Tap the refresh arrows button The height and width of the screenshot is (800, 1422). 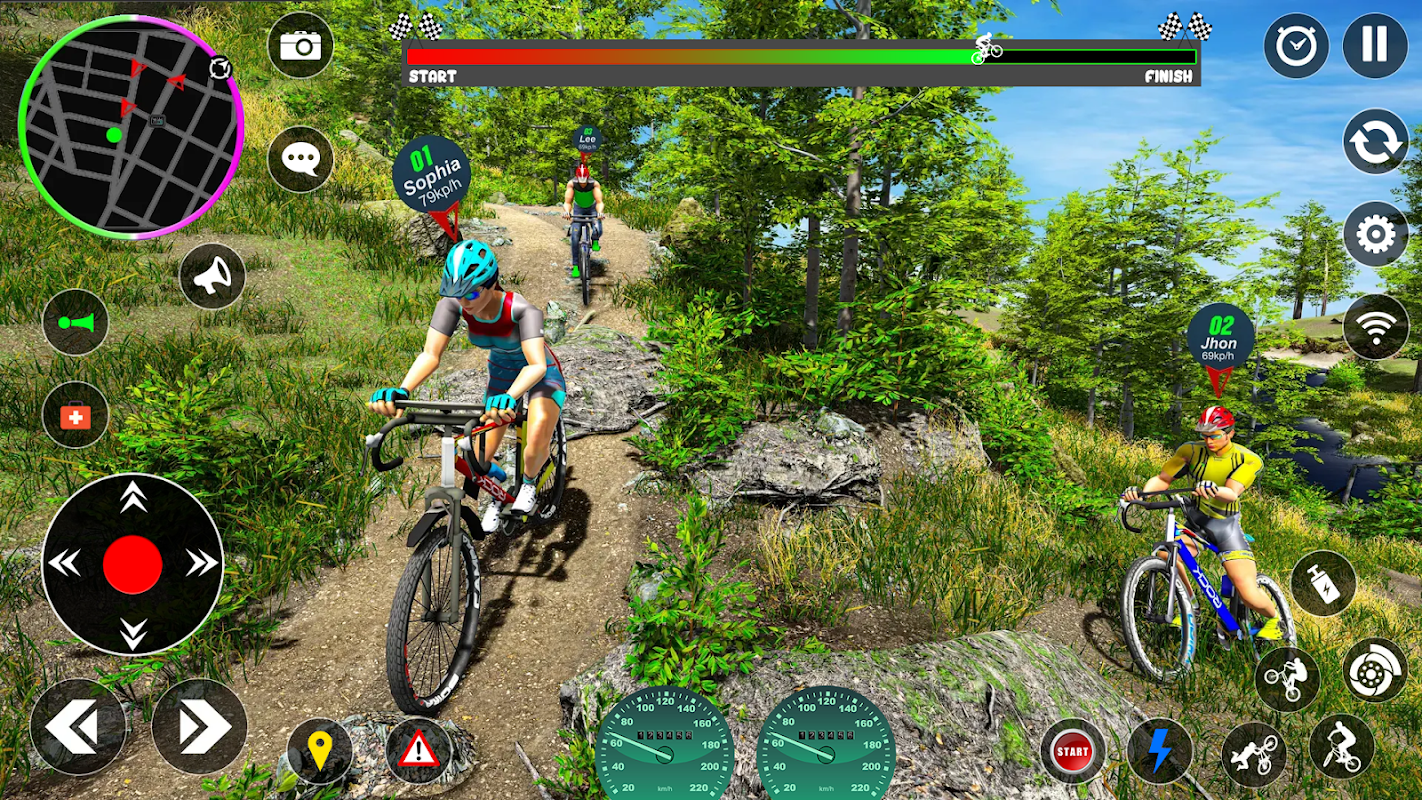pyautogui.click(x=1375, y=141)
